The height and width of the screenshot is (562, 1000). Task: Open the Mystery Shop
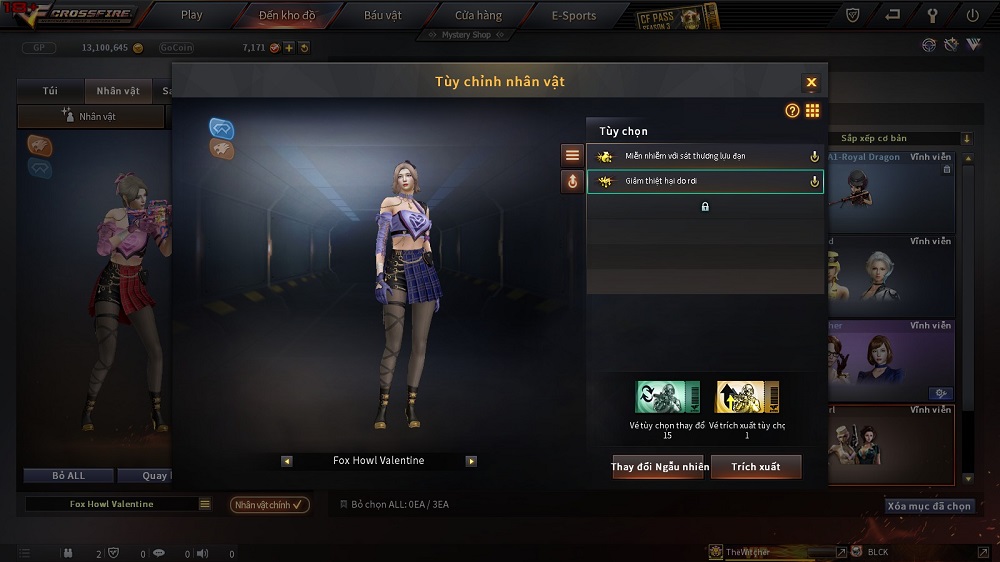pos(466,35)
